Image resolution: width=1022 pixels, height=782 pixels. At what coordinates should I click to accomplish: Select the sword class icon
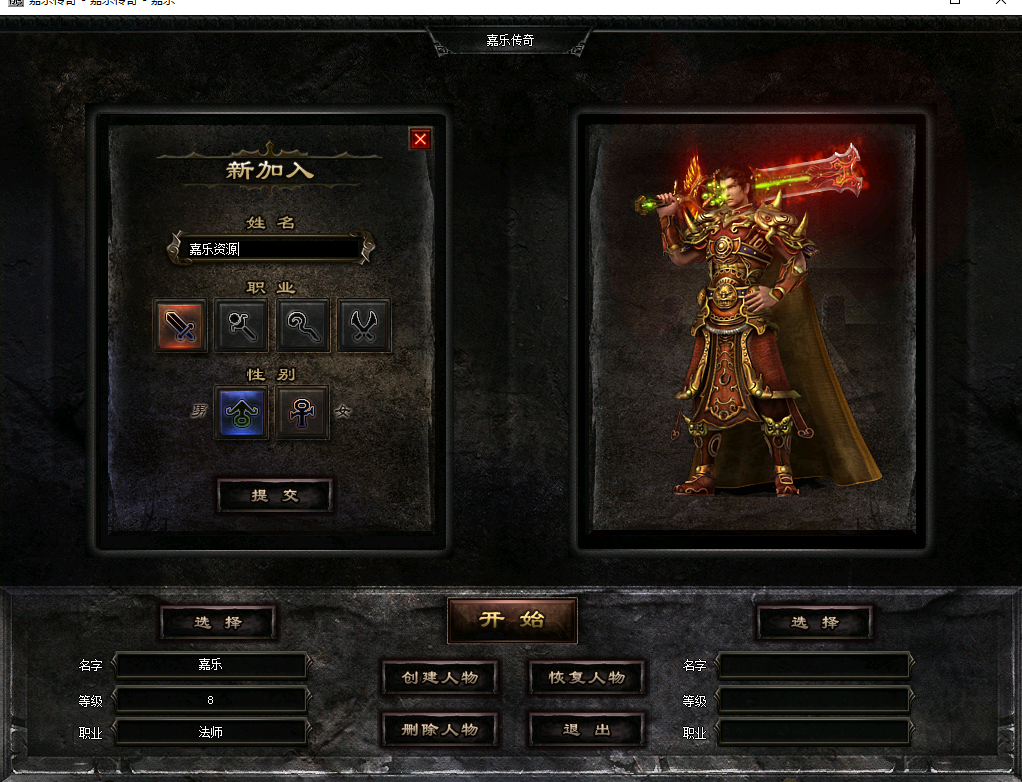pos(181,325)
